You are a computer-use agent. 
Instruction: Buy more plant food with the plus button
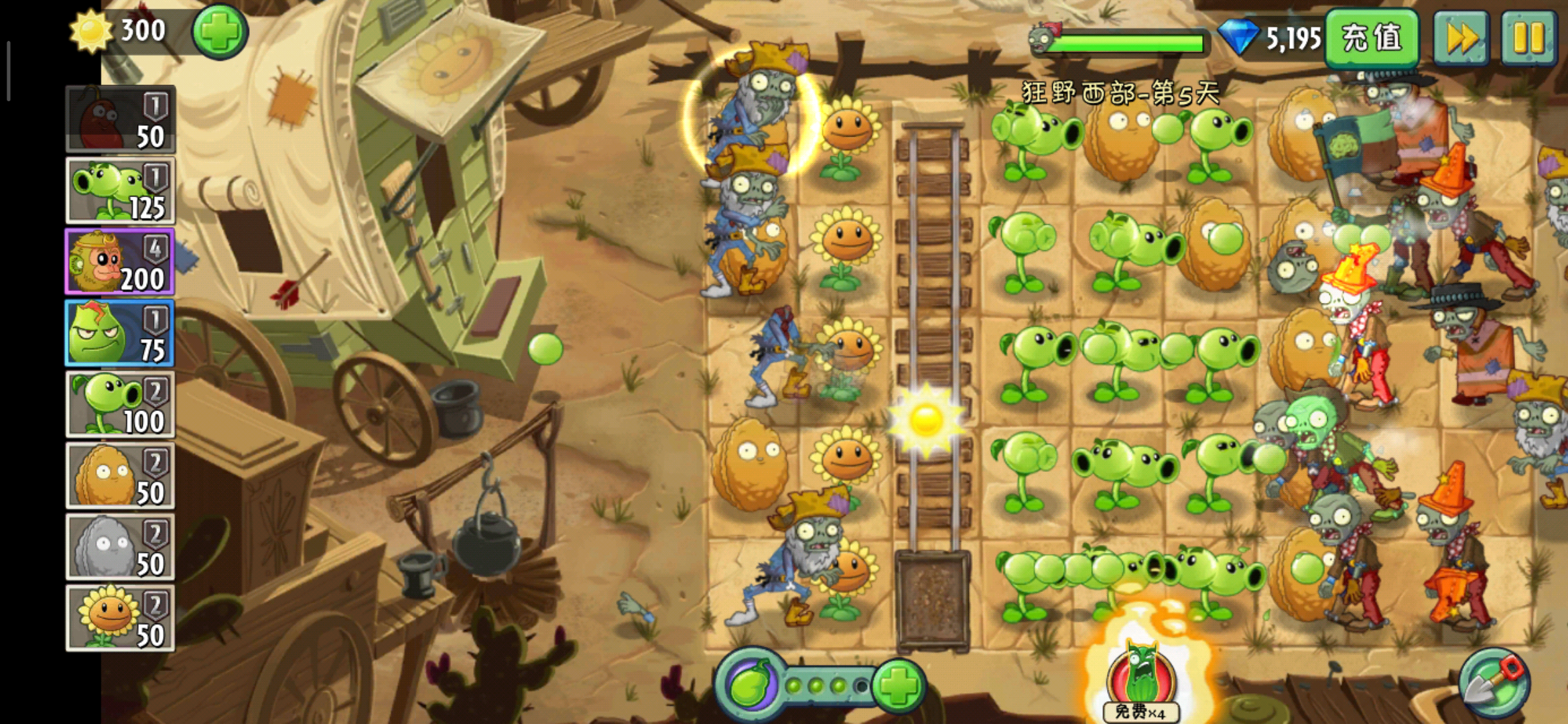point(899,685)
